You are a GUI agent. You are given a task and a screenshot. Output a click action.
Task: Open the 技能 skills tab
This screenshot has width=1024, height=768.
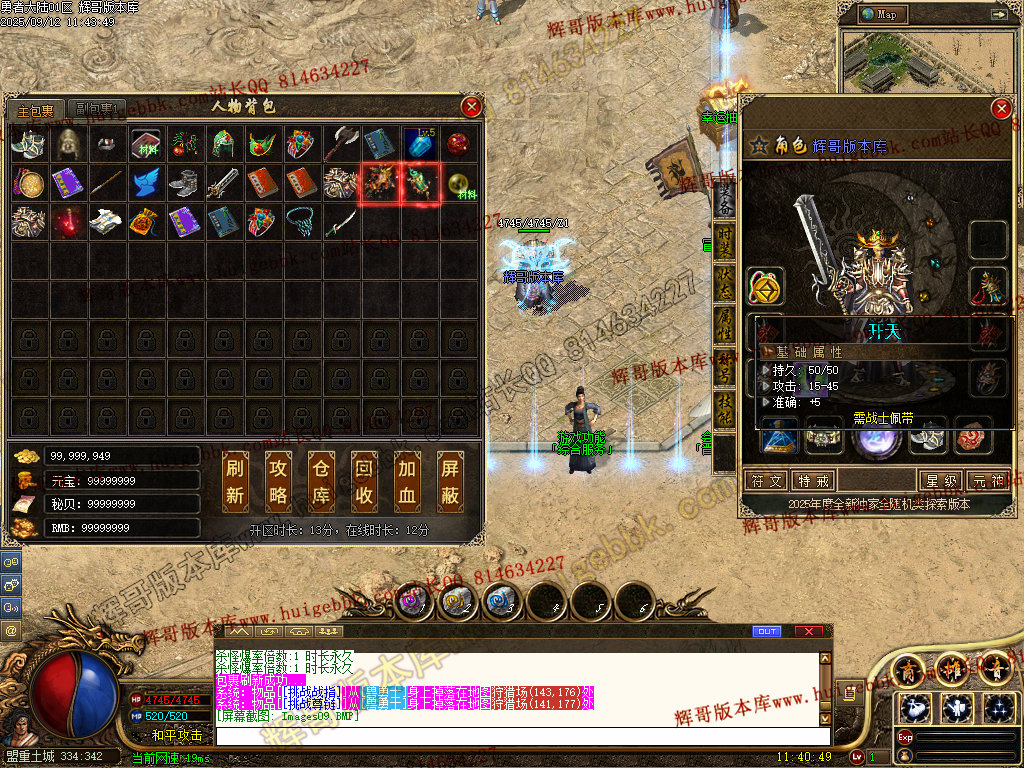click(x=724, y=411)
